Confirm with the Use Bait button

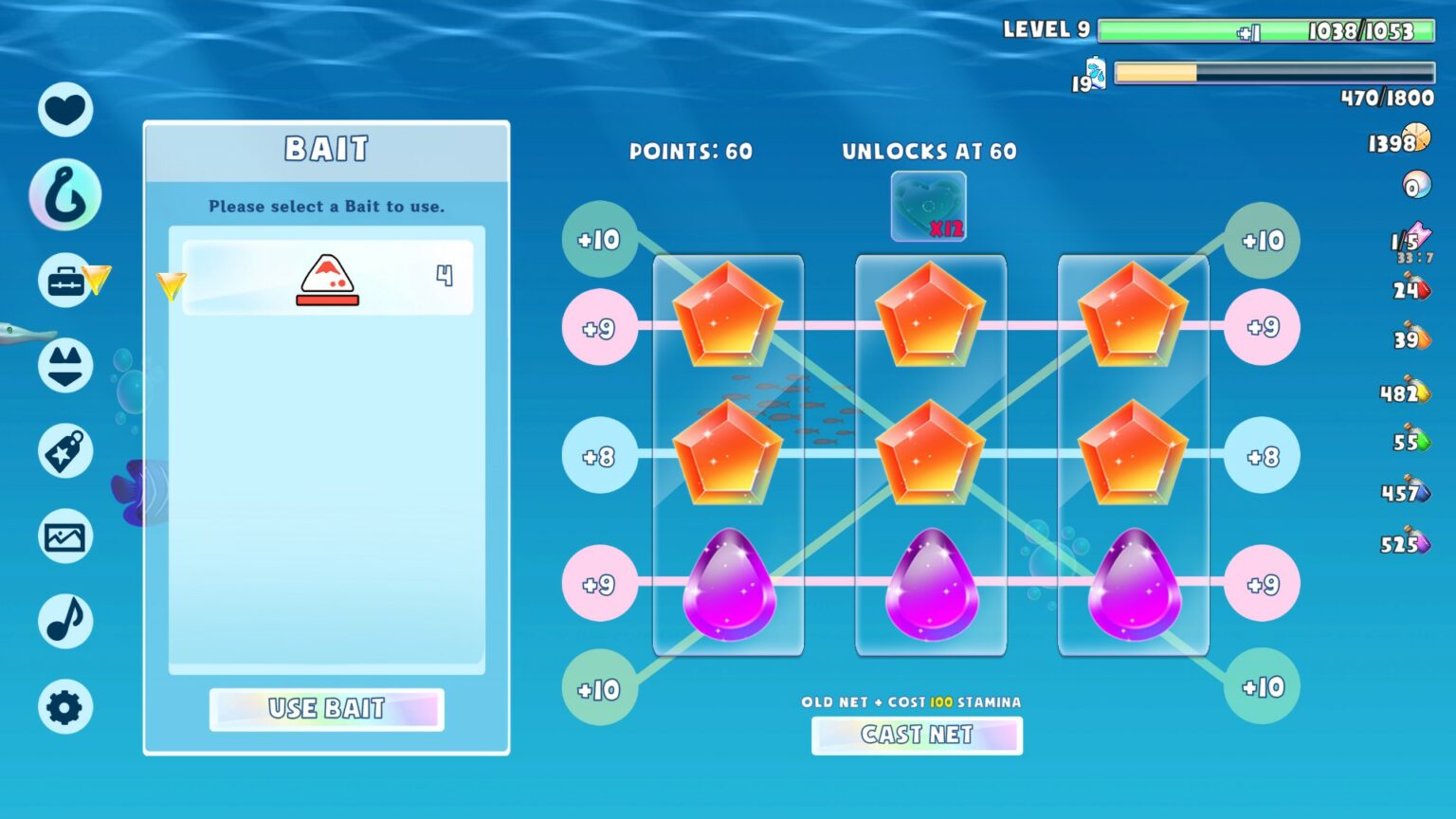point(326,709)
